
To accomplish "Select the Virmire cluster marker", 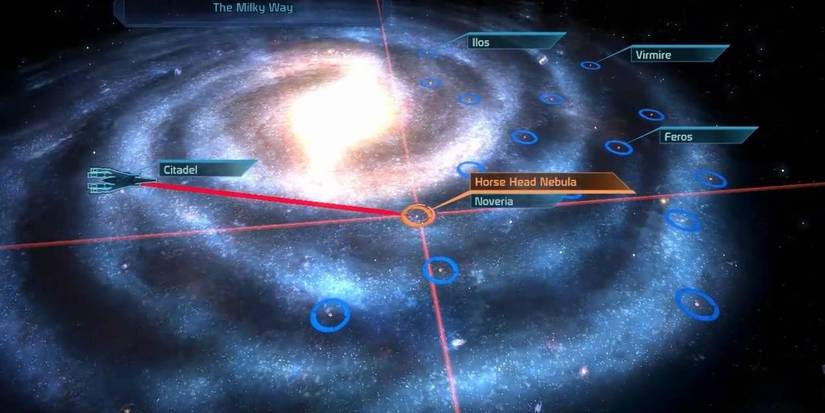I will [x=590, y=65].
